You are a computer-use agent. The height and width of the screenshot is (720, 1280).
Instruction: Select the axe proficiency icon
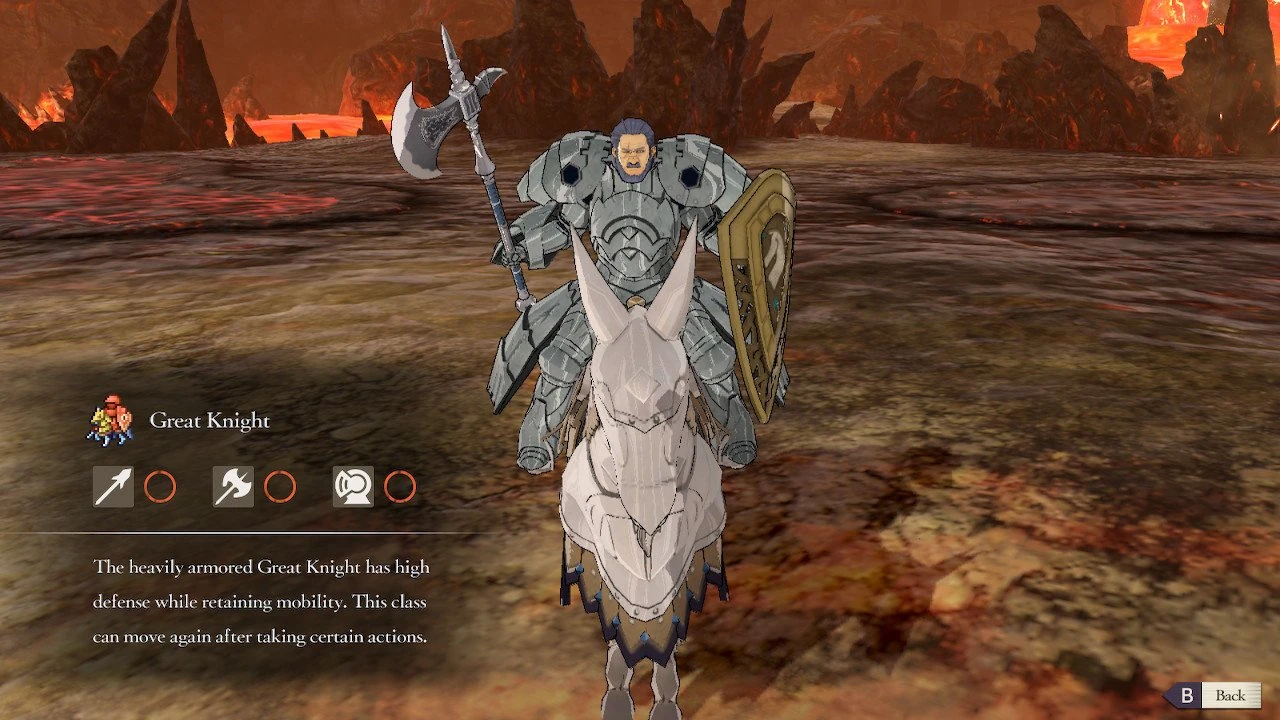click(233, 487)
